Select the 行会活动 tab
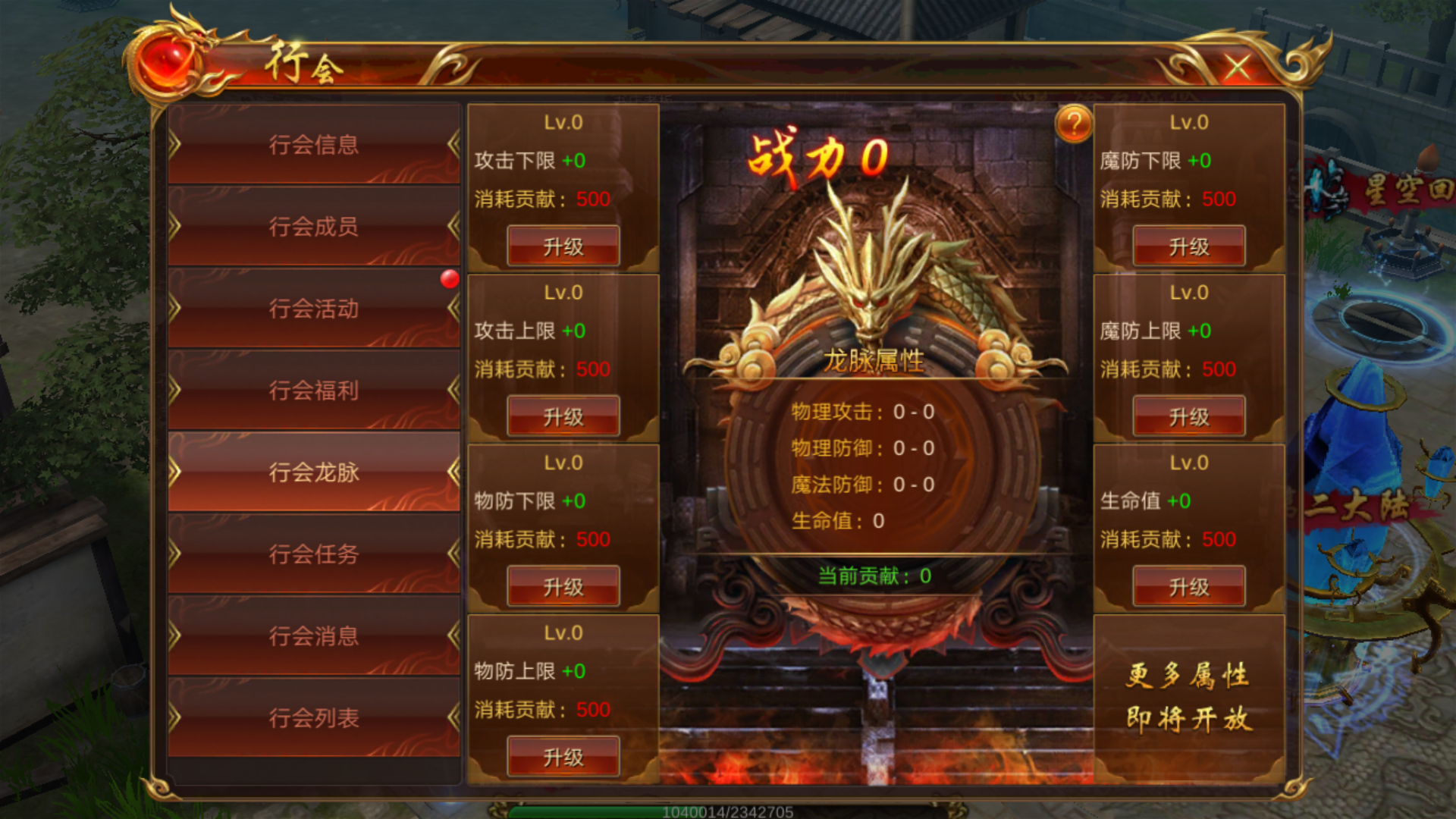Image resolution: width=1456 pixels, height=819 pixels. point(314,309)
